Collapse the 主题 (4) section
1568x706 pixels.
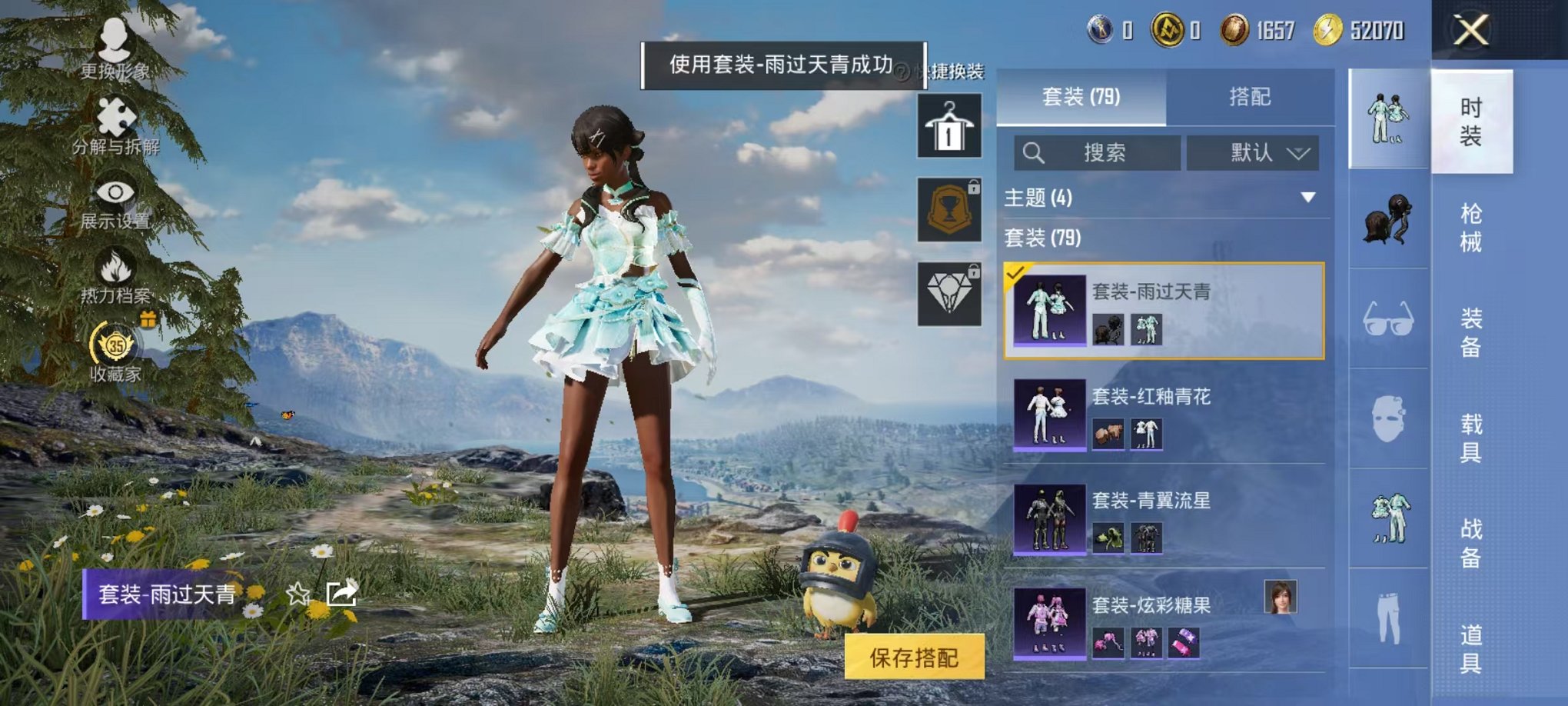(x=1308, y=195)
